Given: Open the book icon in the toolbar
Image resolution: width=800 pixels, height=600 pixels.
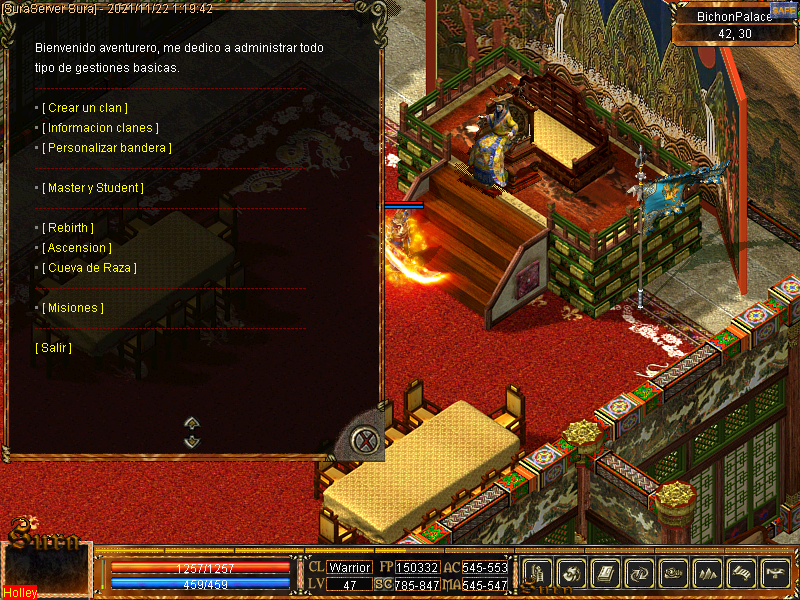Looking at the screenshot, I should (605, 573).
